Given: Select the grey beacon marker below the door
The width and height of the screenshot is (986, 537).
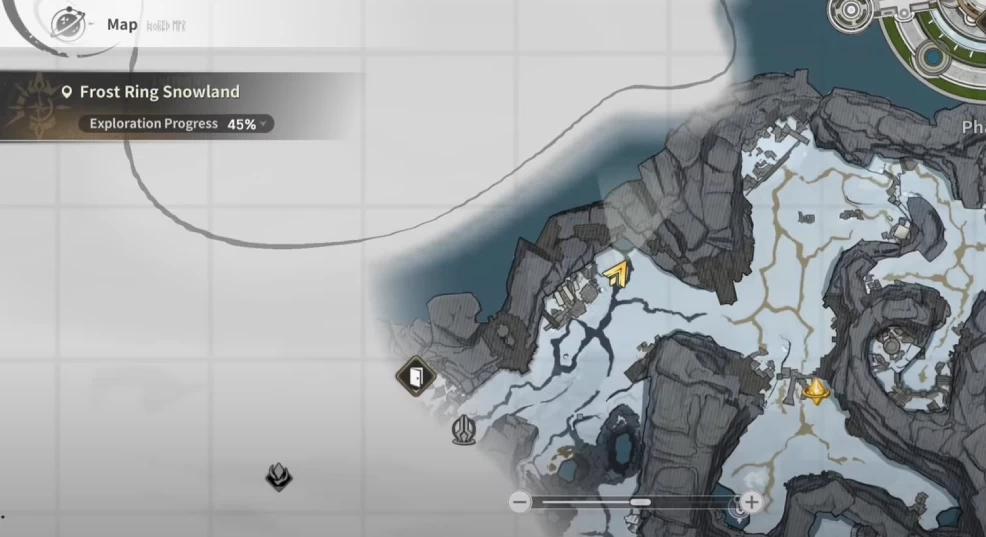Looking at the screenshot, I should [463, 431].
